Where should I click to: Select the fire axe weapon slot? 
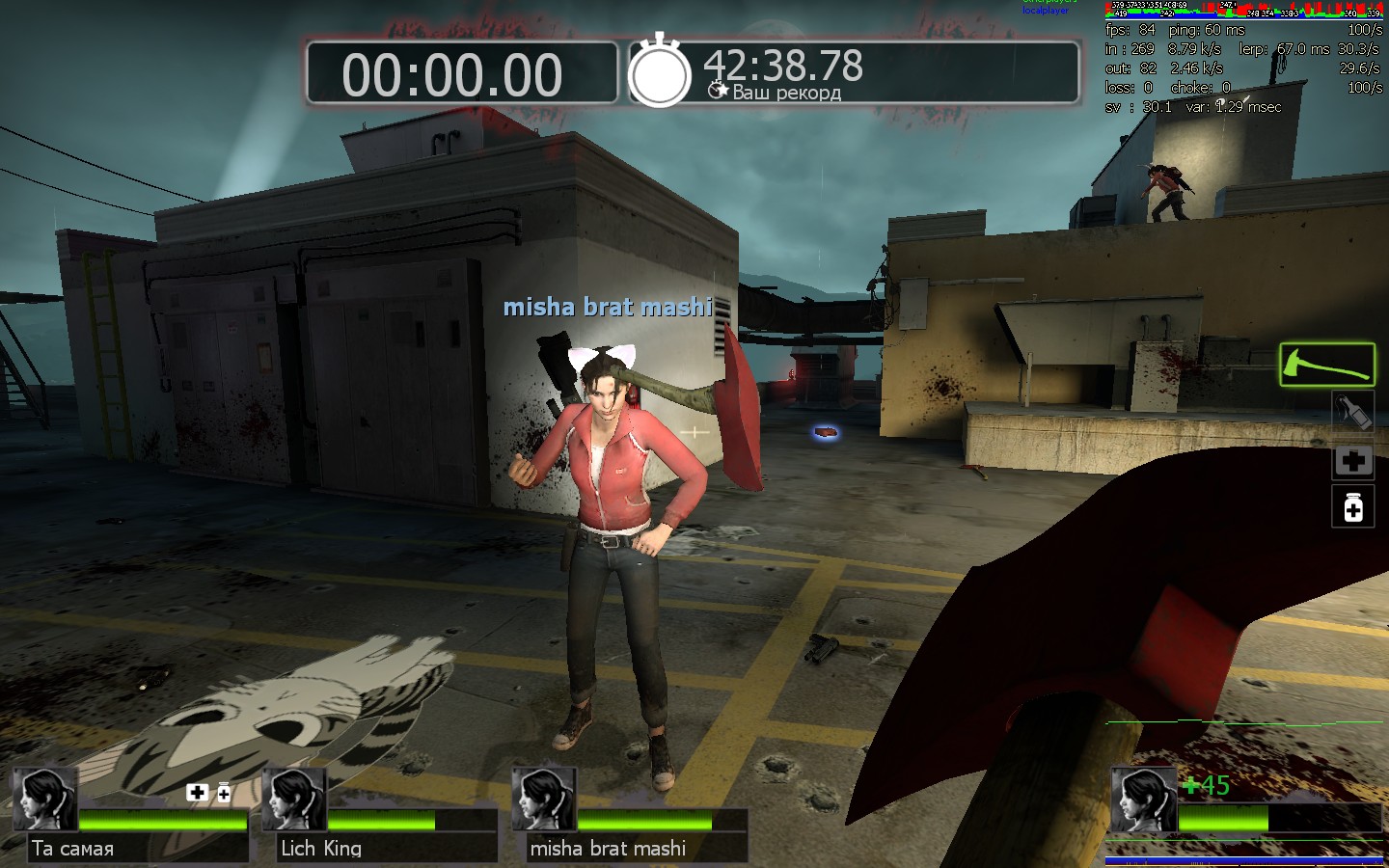tap(1326, 365)
